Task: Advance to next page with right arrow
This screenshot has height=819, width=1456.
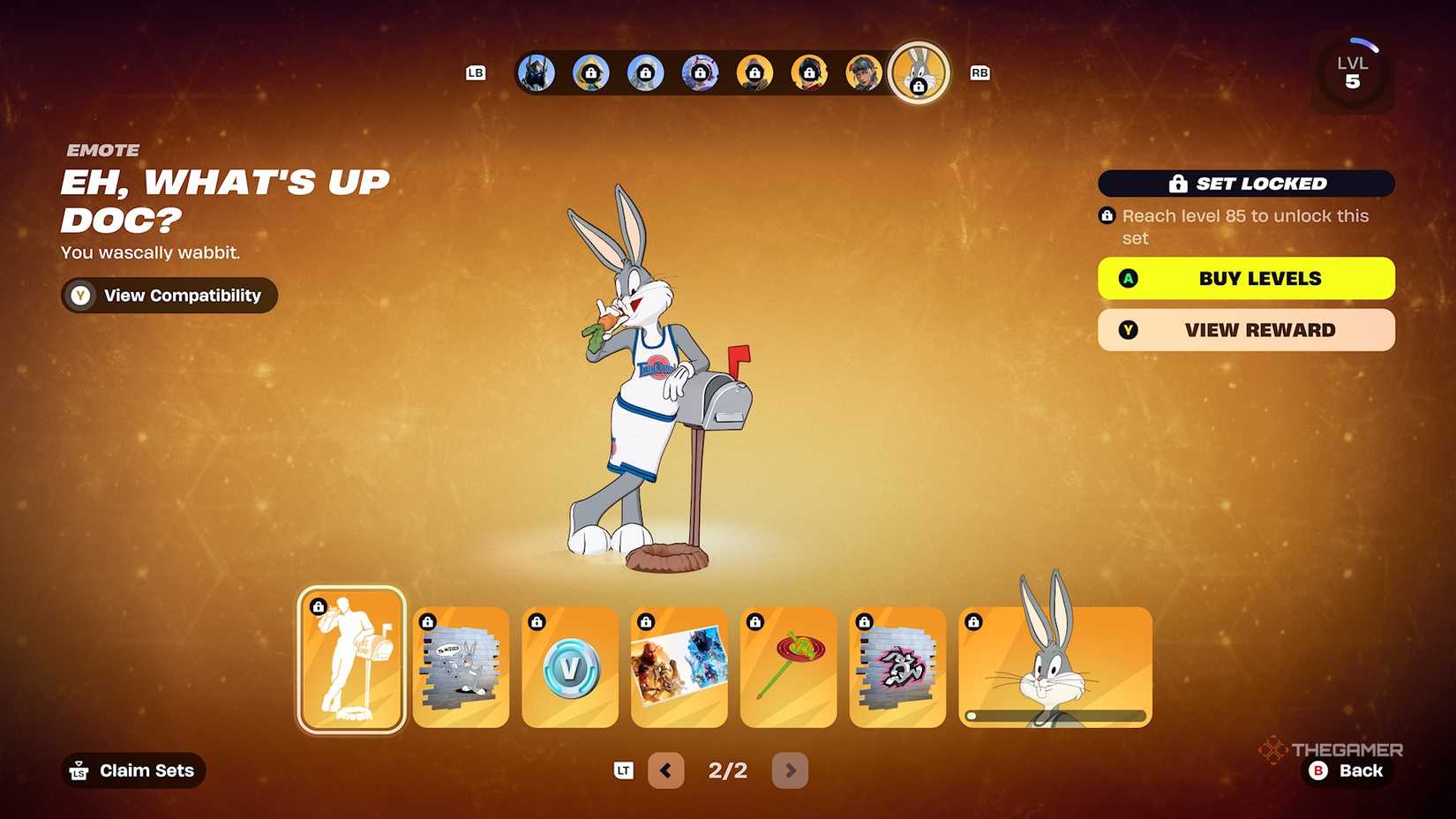Action: tap(790, 770)
